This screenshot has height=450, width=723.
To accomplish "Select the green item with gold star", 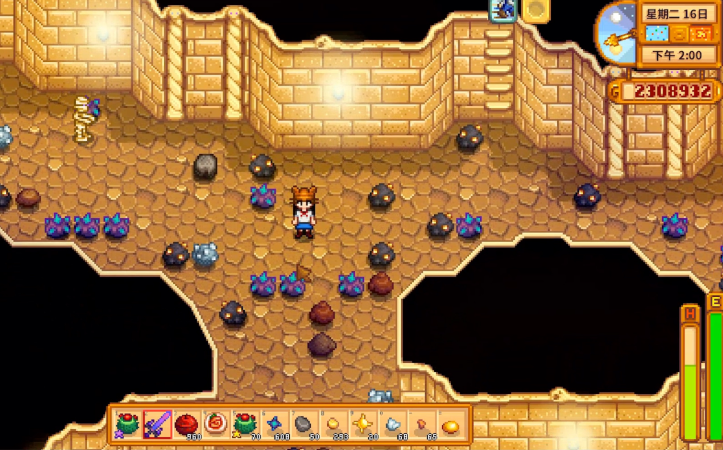I will pos(244,425).
